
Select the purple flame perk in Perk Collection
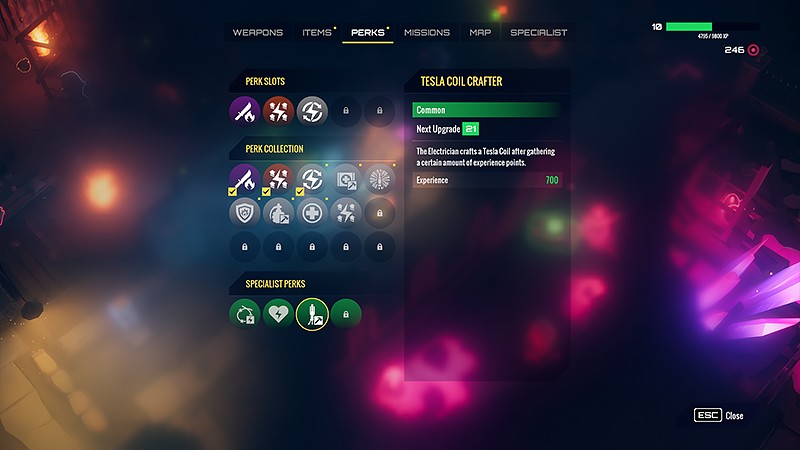pos(245,179)
